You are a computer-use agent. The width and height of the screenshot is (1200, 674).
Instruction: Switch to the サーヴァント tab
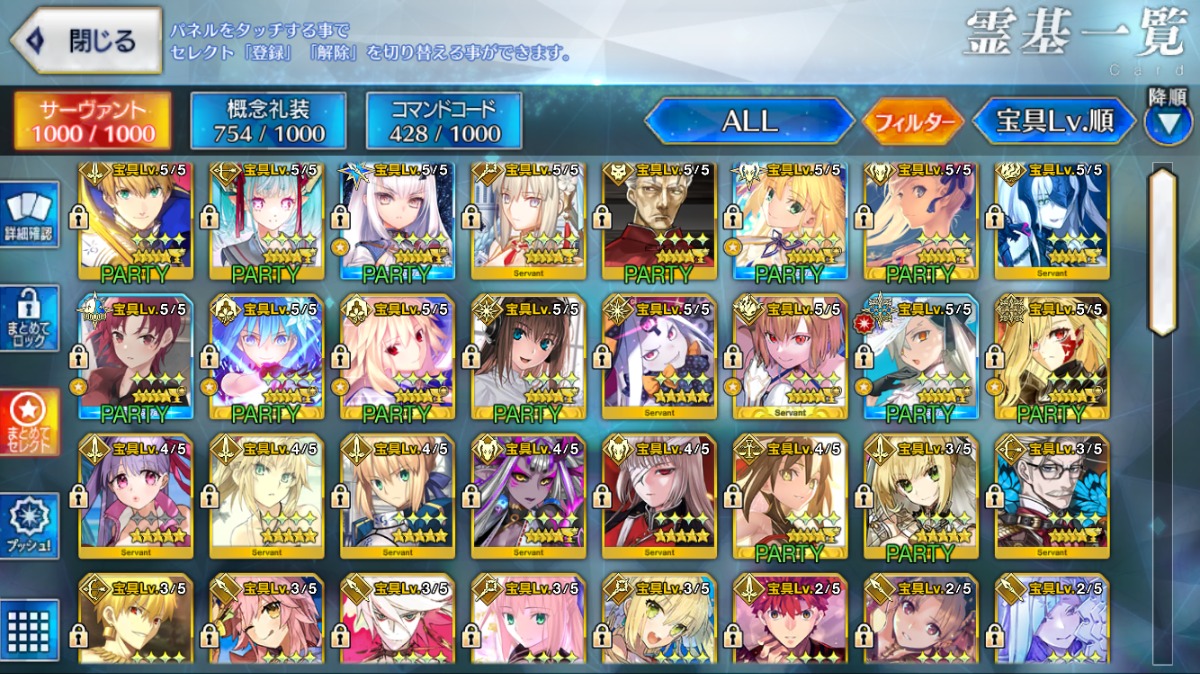click(92, 121)
